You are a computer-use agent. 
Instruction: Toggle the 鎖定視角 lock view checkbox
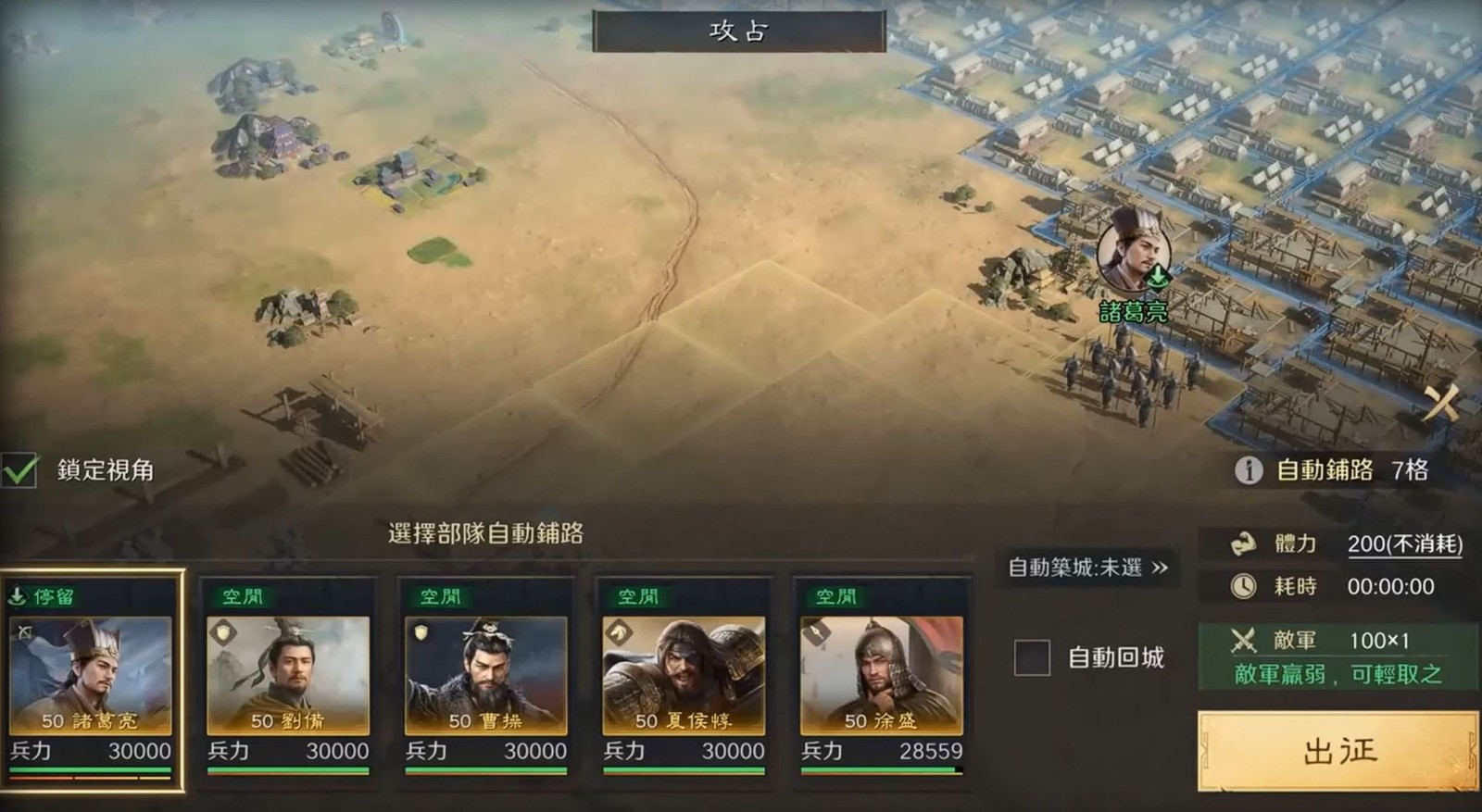tap(20, 470)
